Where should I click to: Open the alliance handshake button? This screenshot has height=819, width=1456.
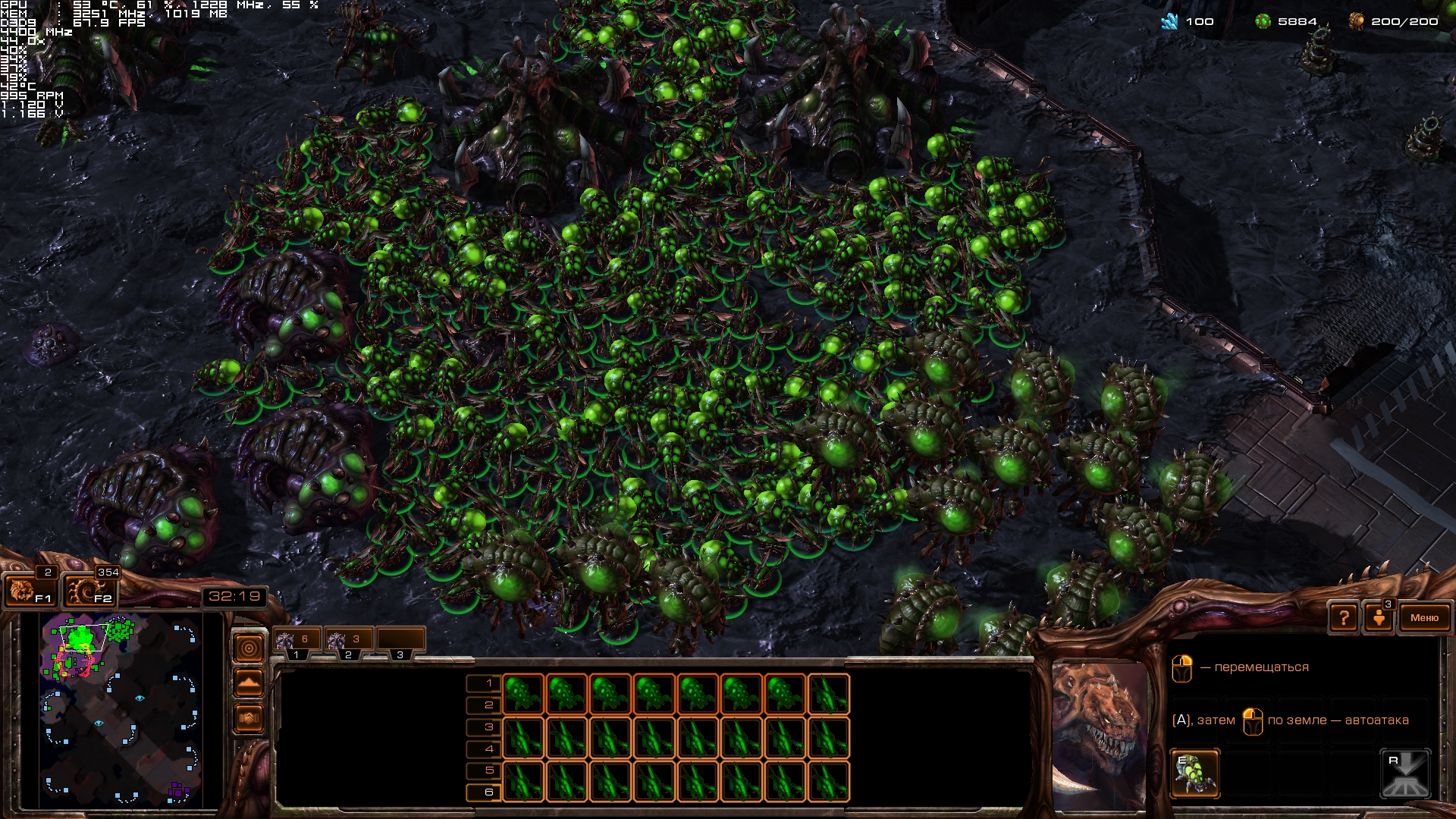(249, 718)
